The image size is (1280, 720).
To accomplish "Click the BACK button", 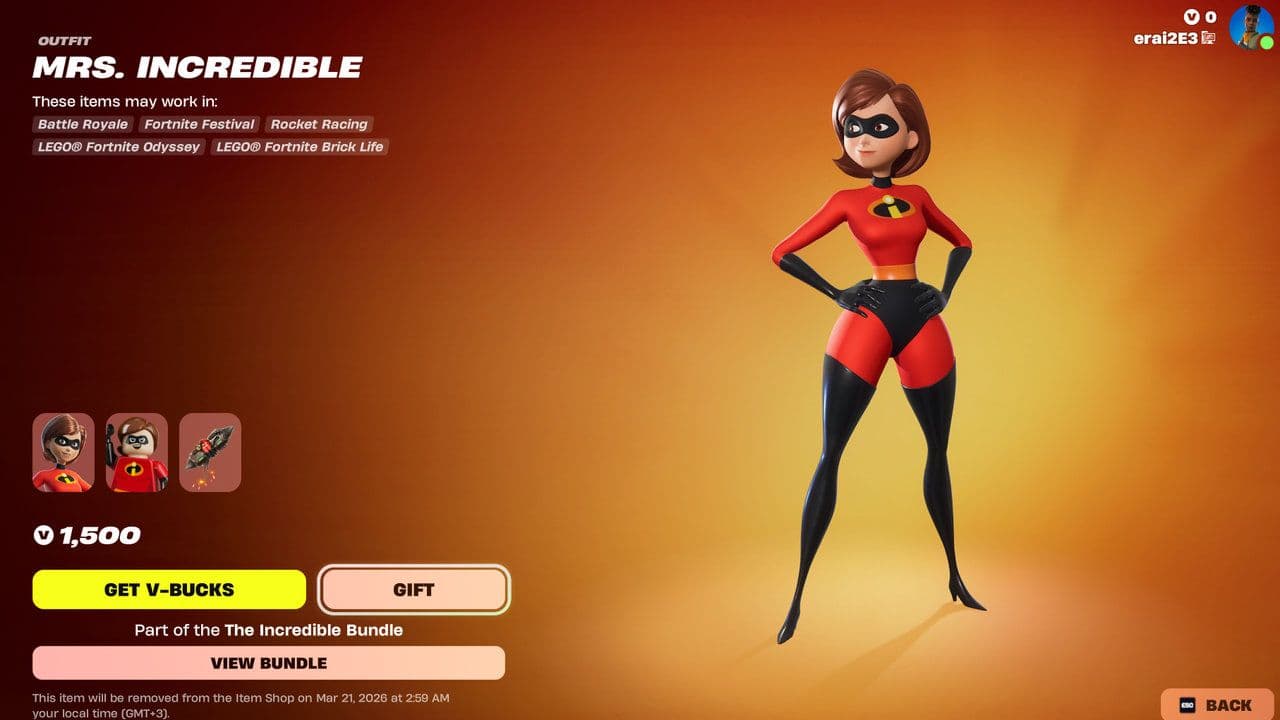I will click(x=1215, y=704).
